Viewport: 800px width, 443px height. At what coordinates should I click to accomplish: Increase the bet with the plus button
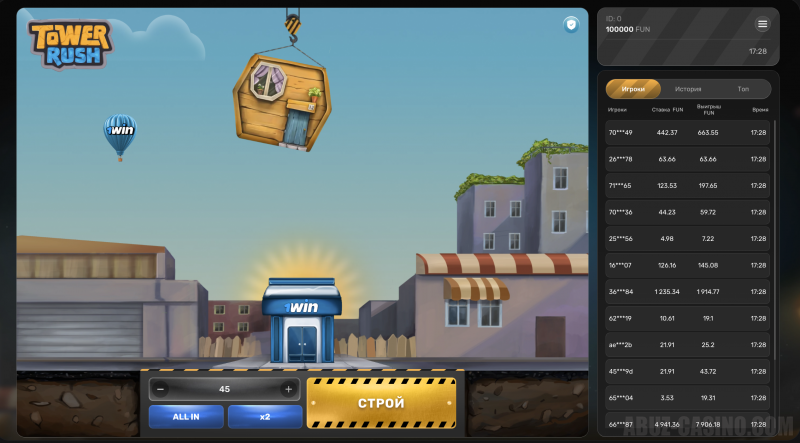(x=289, y=389)
